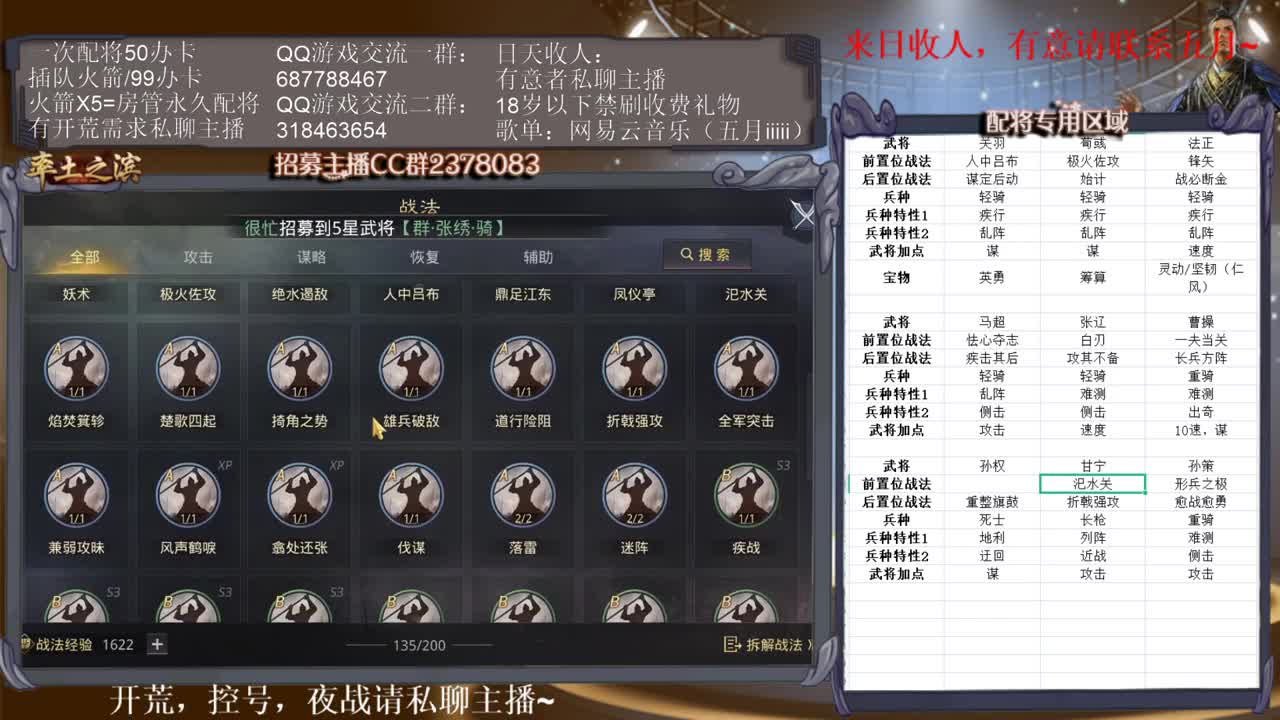This screenshot has height=720, width=1280.
Task: Select the 雄兵破敌 tactic icon
Action: coord(411,372)
